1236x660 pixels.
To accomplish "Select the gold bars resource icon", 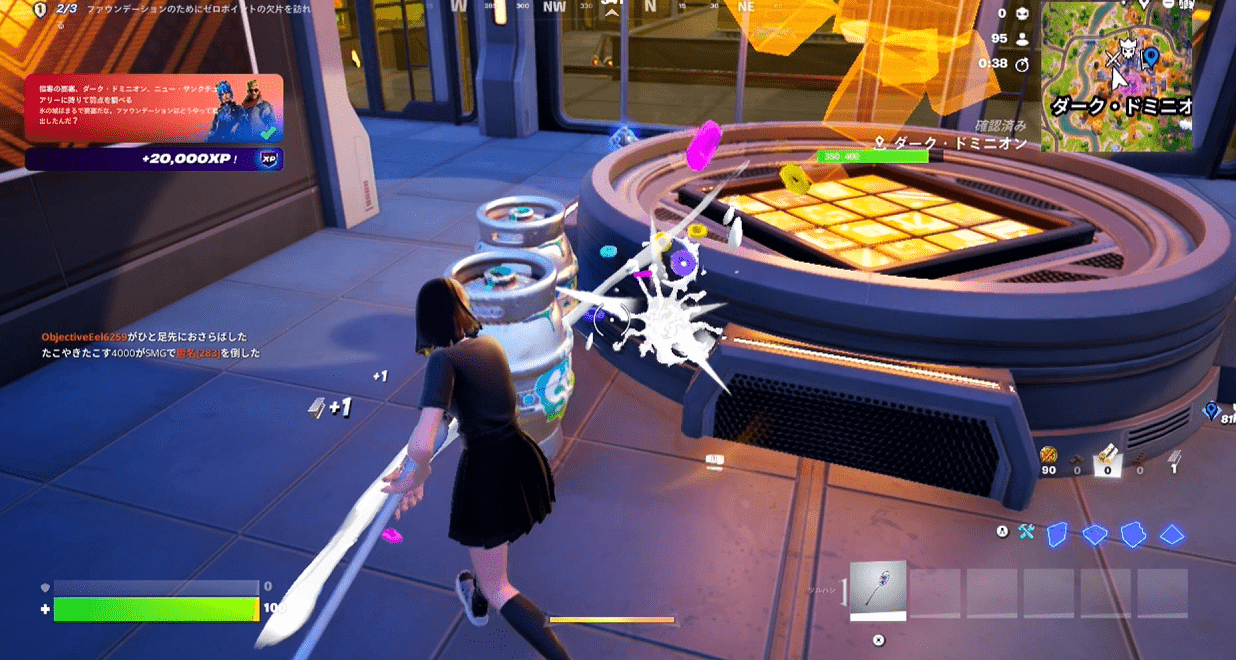I will pos(1048,456).
